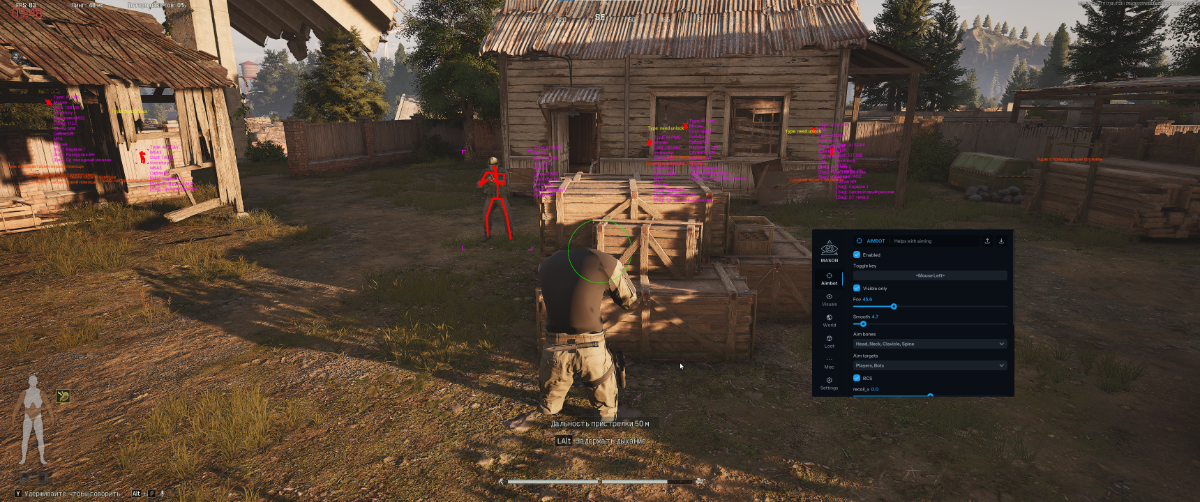The image size is (1200, 502).
Task: Open the Visuals tab in the sidebar
Action: tap(829, 299)
